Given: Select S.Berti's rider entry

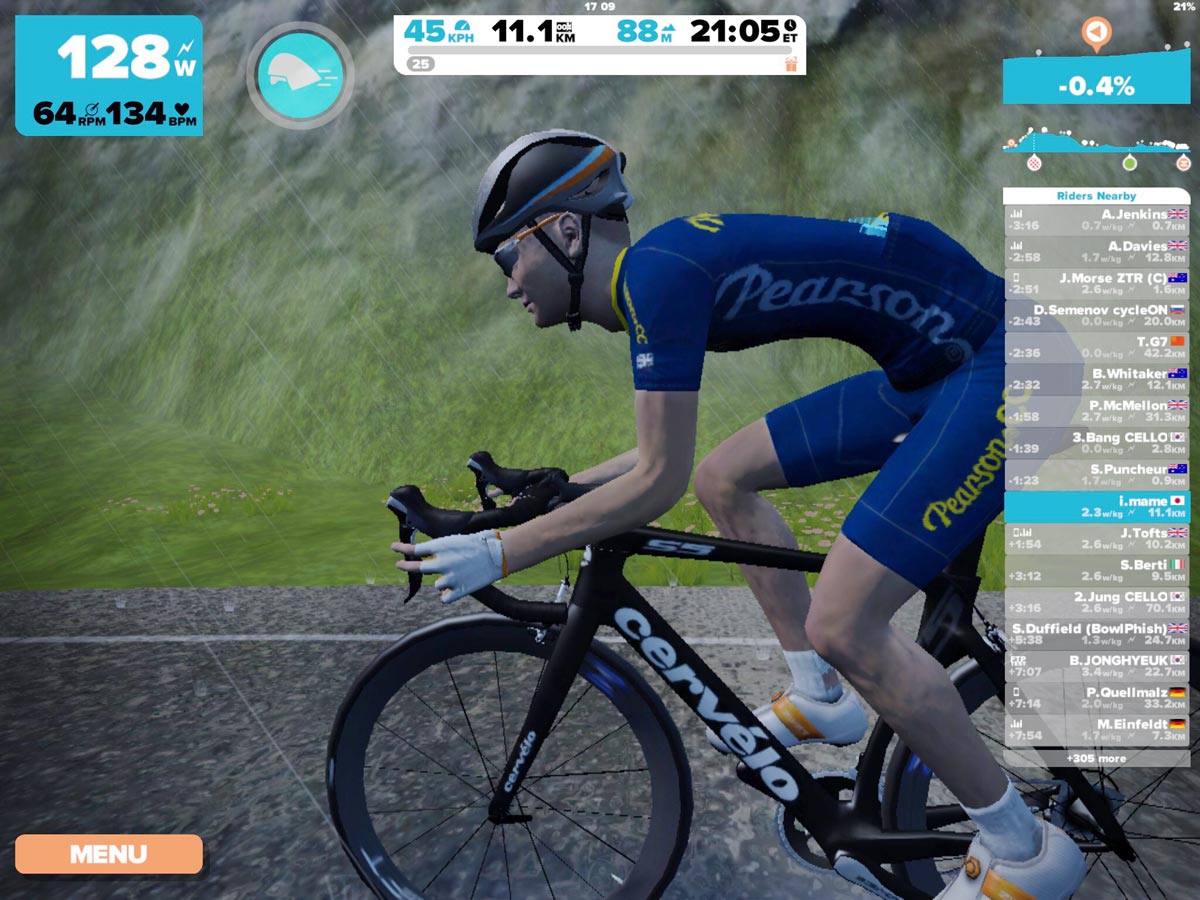Looking at the screenshot, I should (1096, 570).
